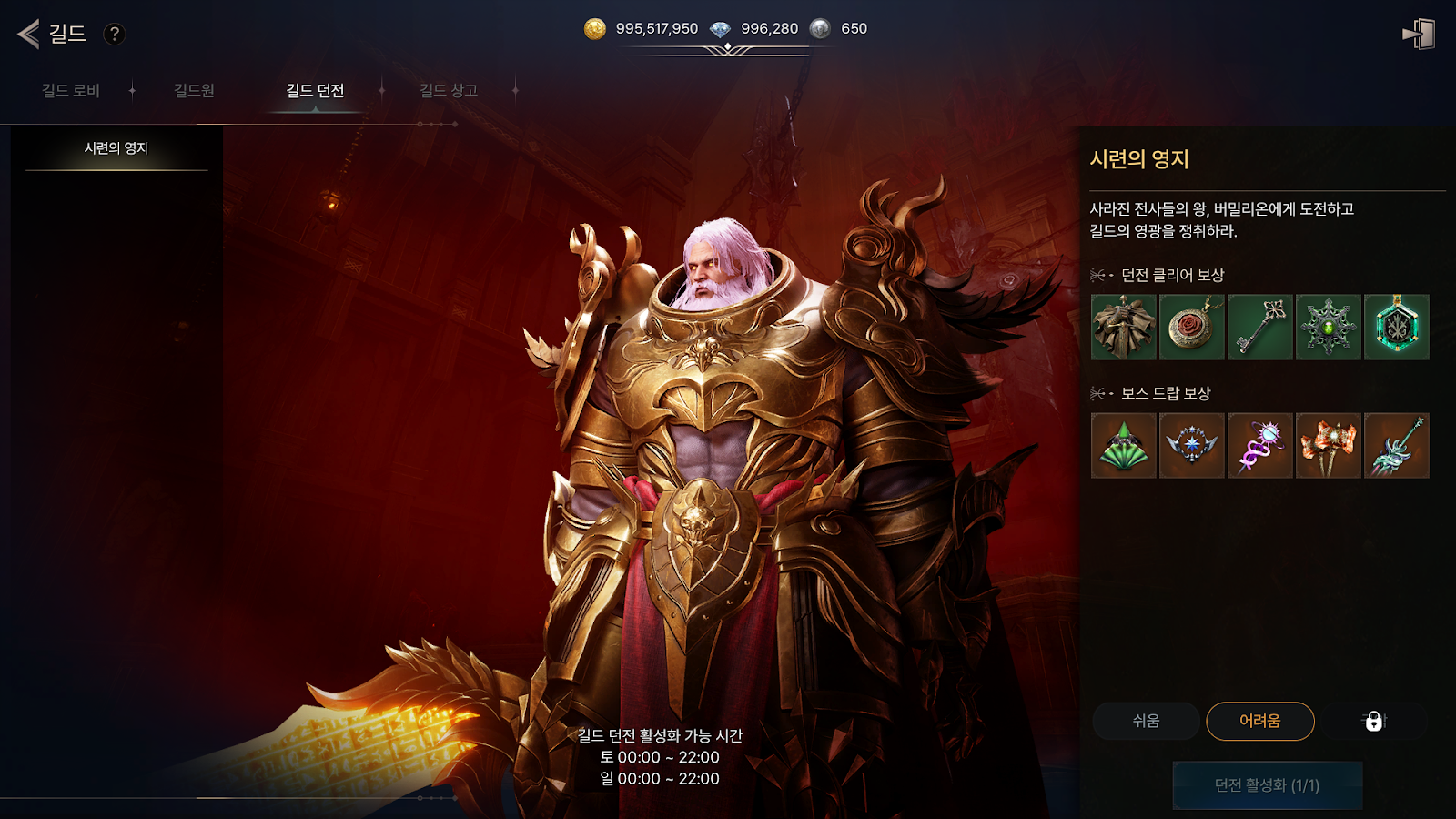Choose 쉬움 difficulty
The width and height of the screenshot is (1456, 819).
(x=1146, y=721)
